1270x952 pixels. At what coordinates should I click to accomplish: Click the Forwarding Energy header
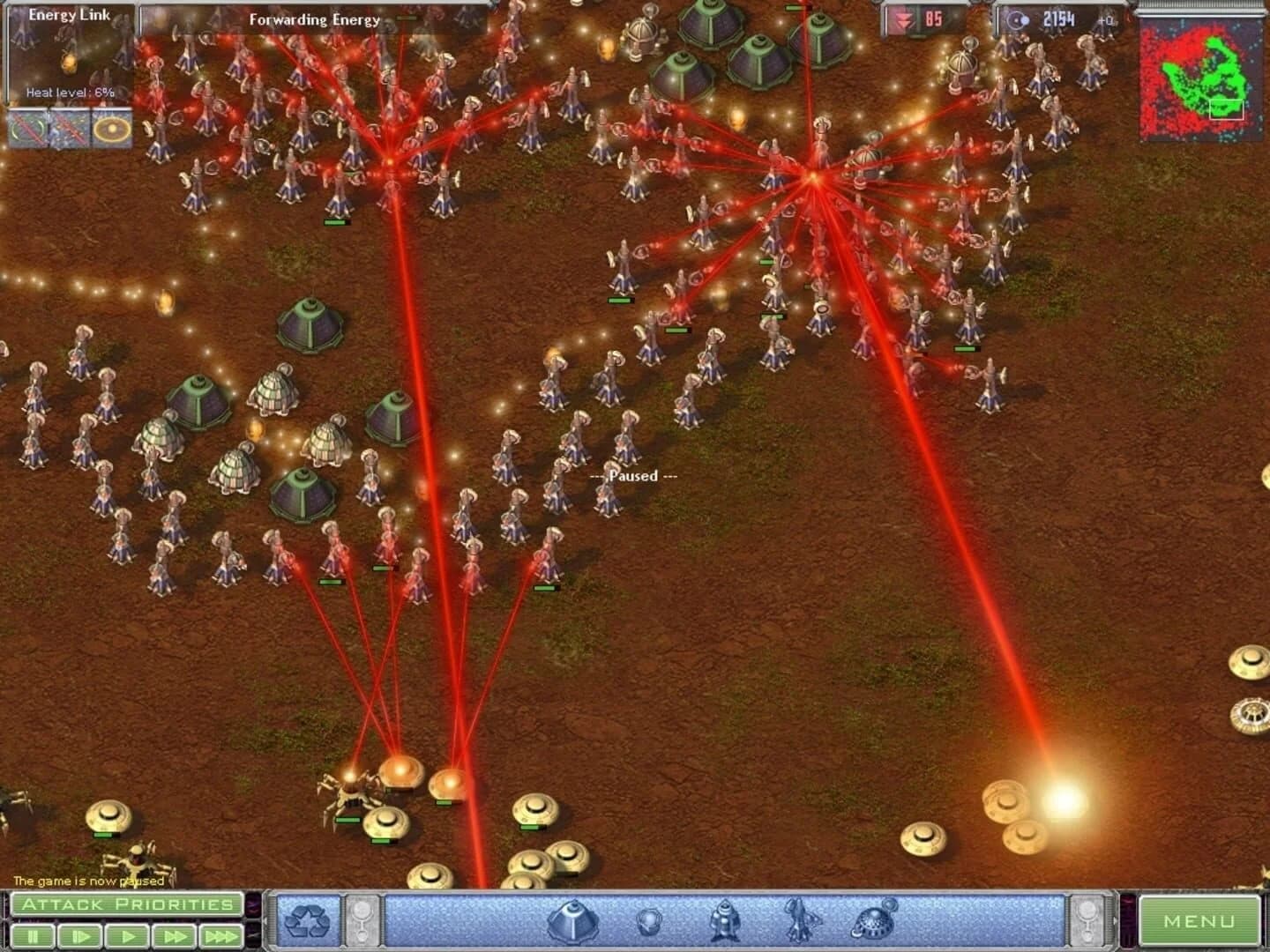click(x=315, y=19)
